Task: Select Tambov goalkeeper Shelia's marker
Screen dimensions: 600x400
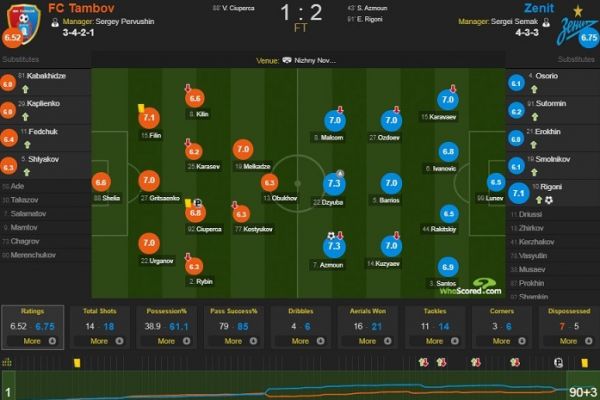Action: pyautogui.click(x=100, y=183)
